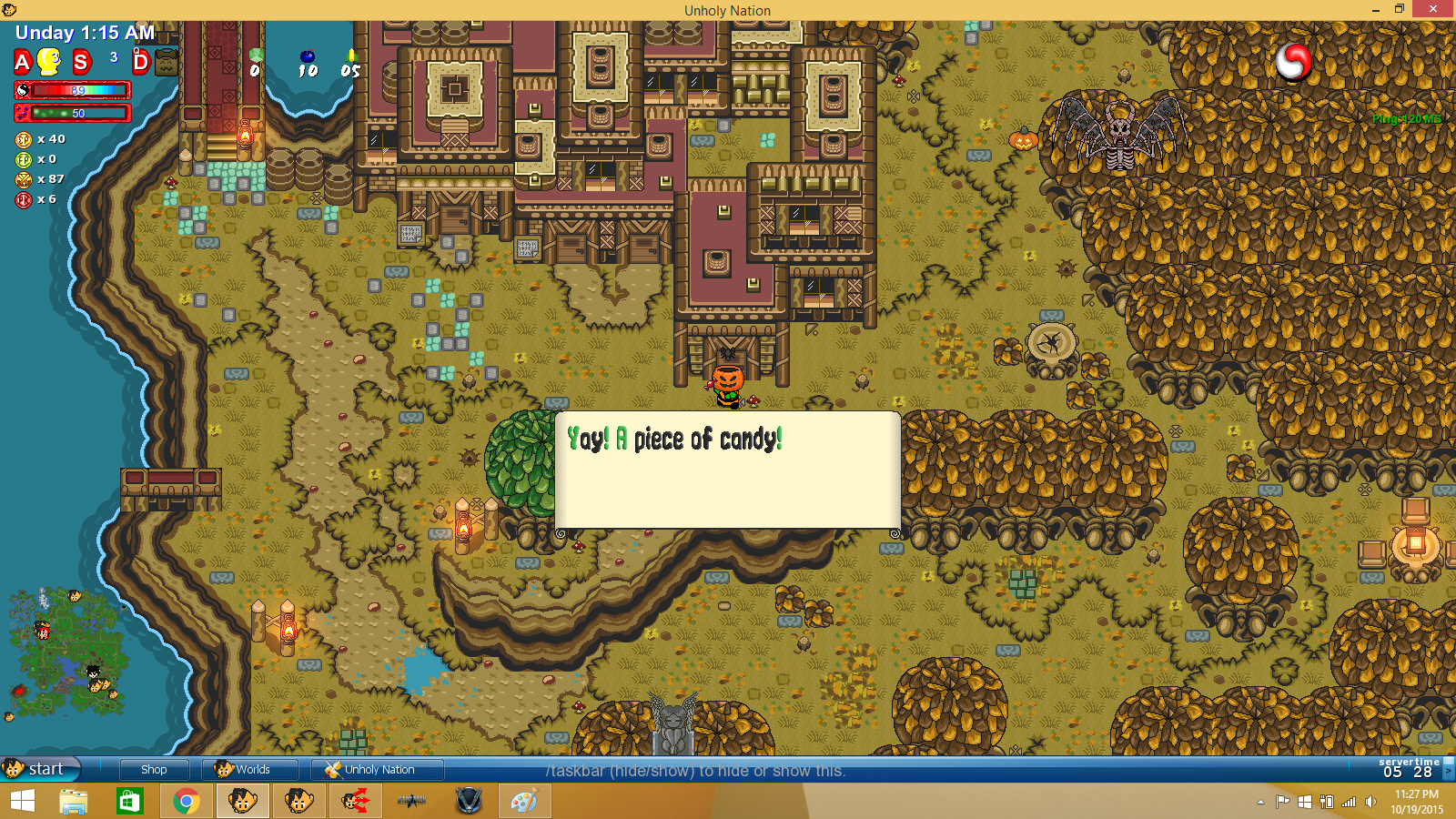Click the crossed-swords coin icon
The height and width of the screenshot is (819, 1456).
pos(24,179)
